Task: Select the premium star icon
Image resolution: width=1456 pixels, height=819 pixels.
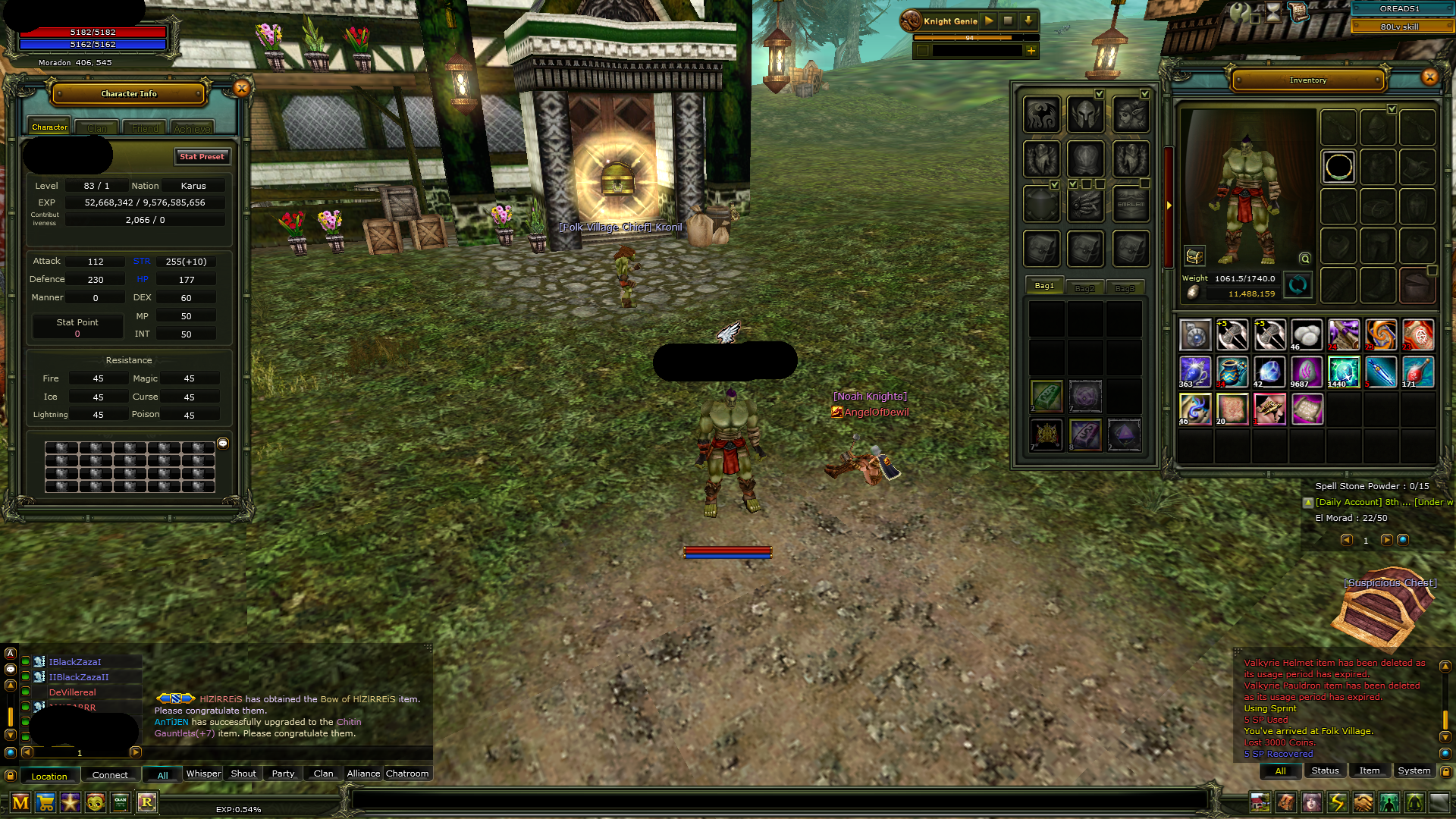Action: 70,802
